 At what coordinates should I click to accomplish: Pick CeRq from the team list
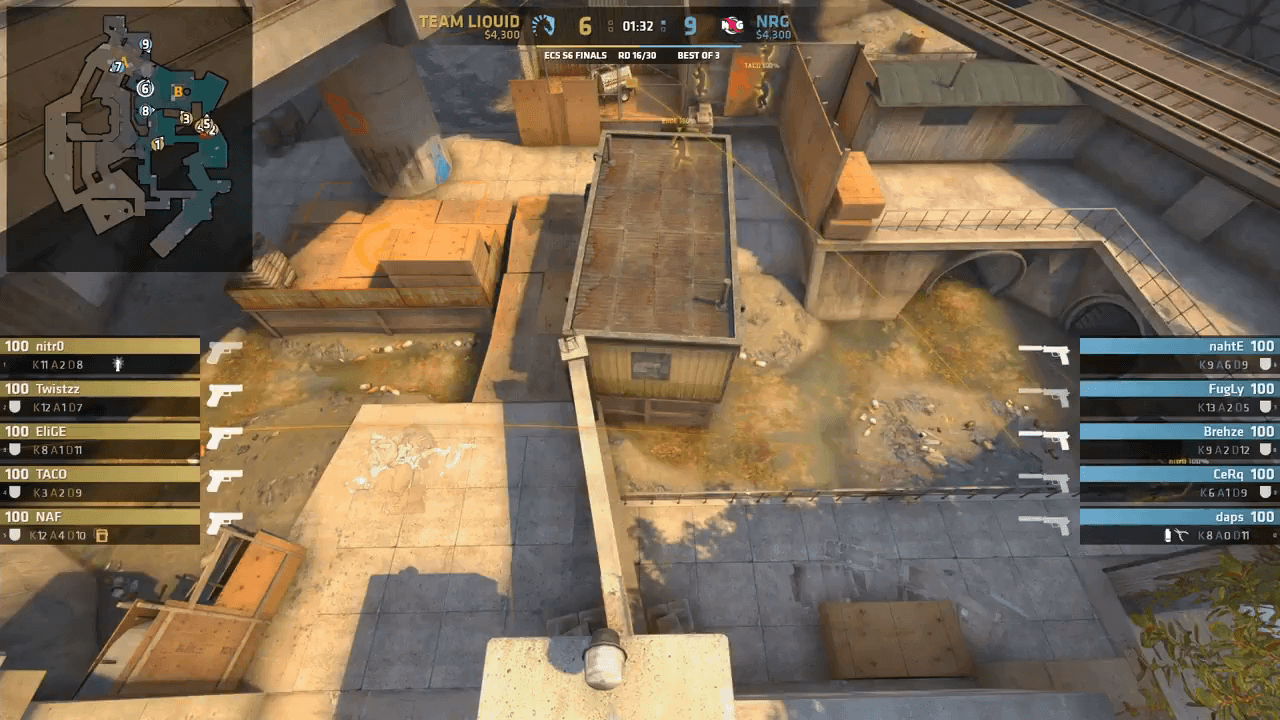[1178, 484]
